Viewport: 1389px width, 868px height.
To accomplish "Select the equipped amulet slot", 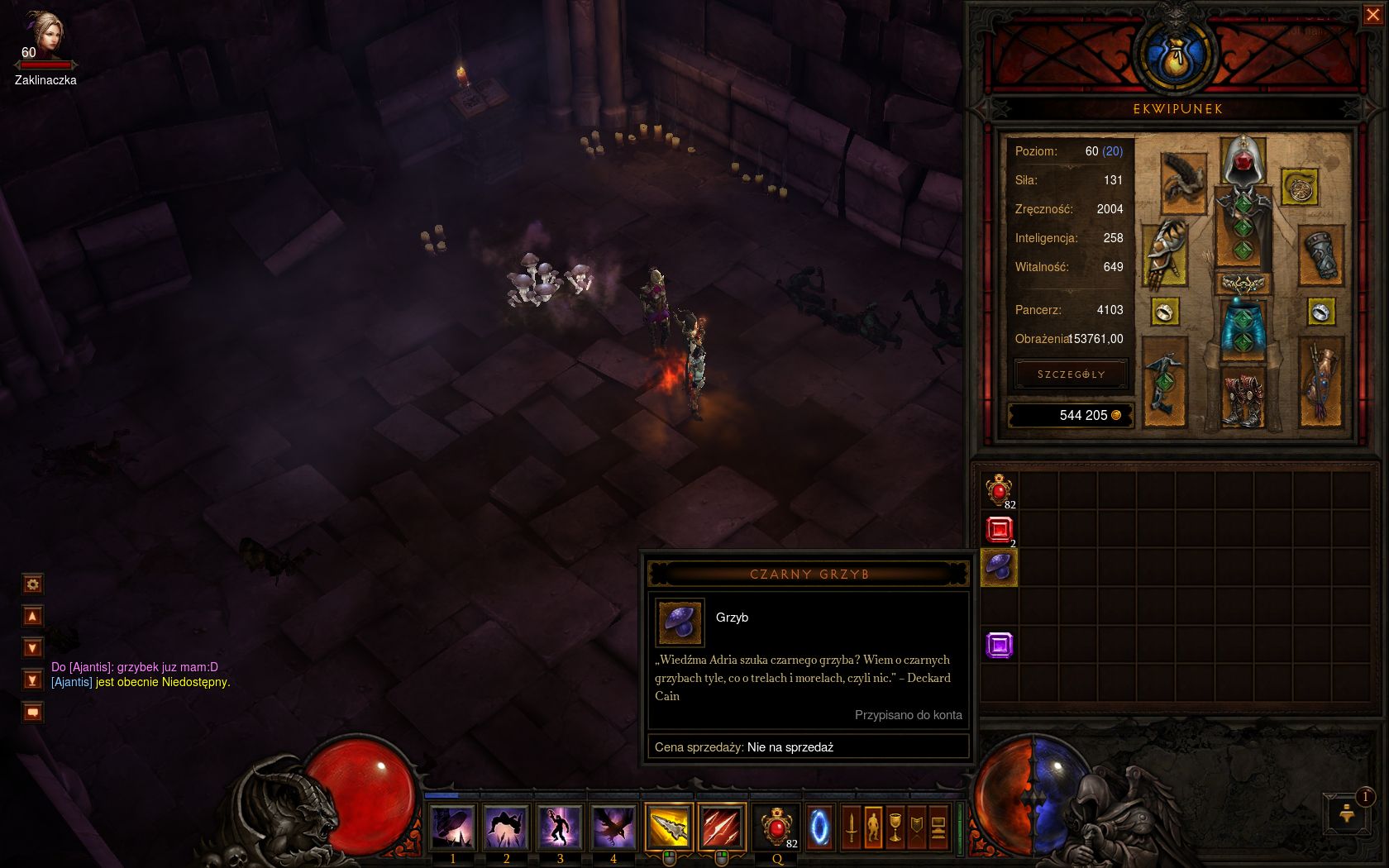I will [x=1299, y=188].
